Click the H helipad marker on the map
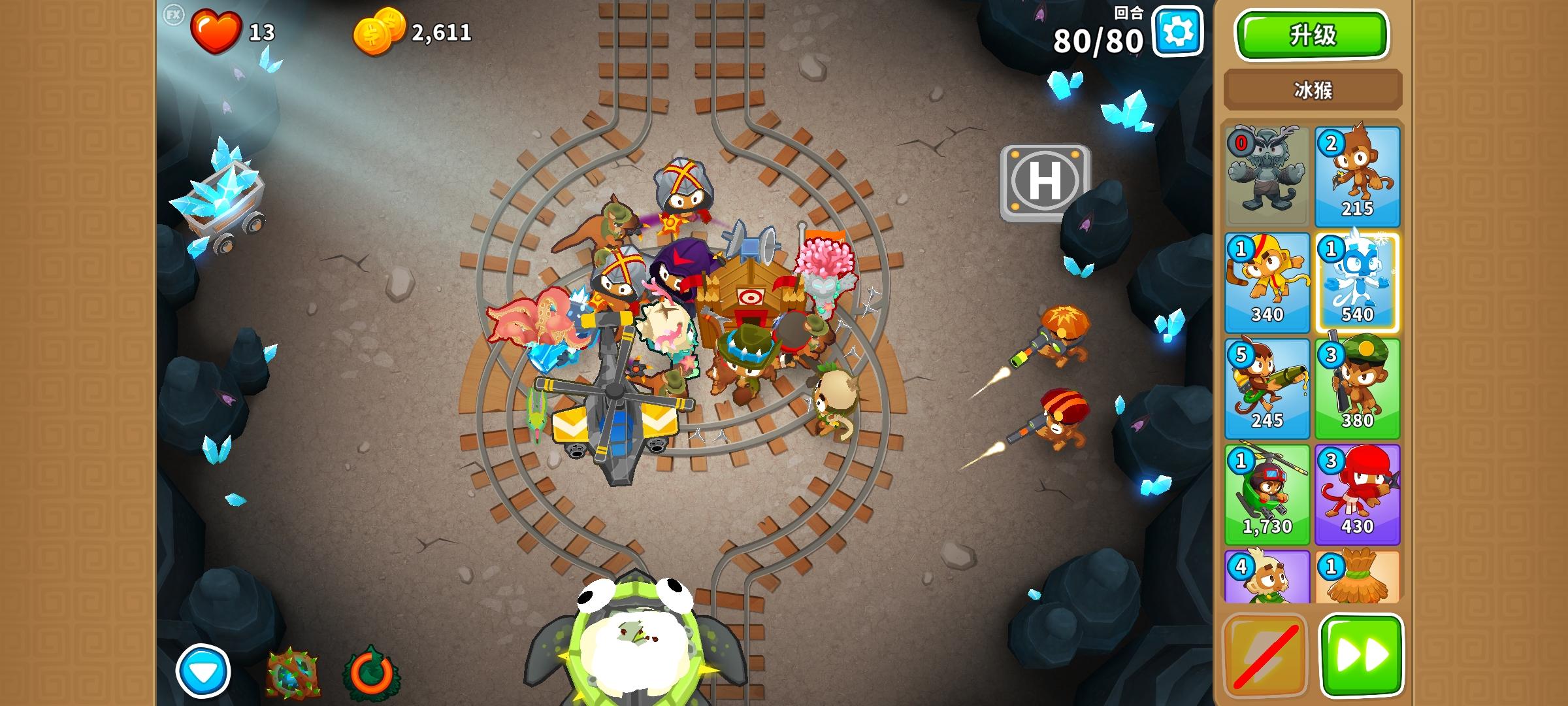 tap(1045, 185)
